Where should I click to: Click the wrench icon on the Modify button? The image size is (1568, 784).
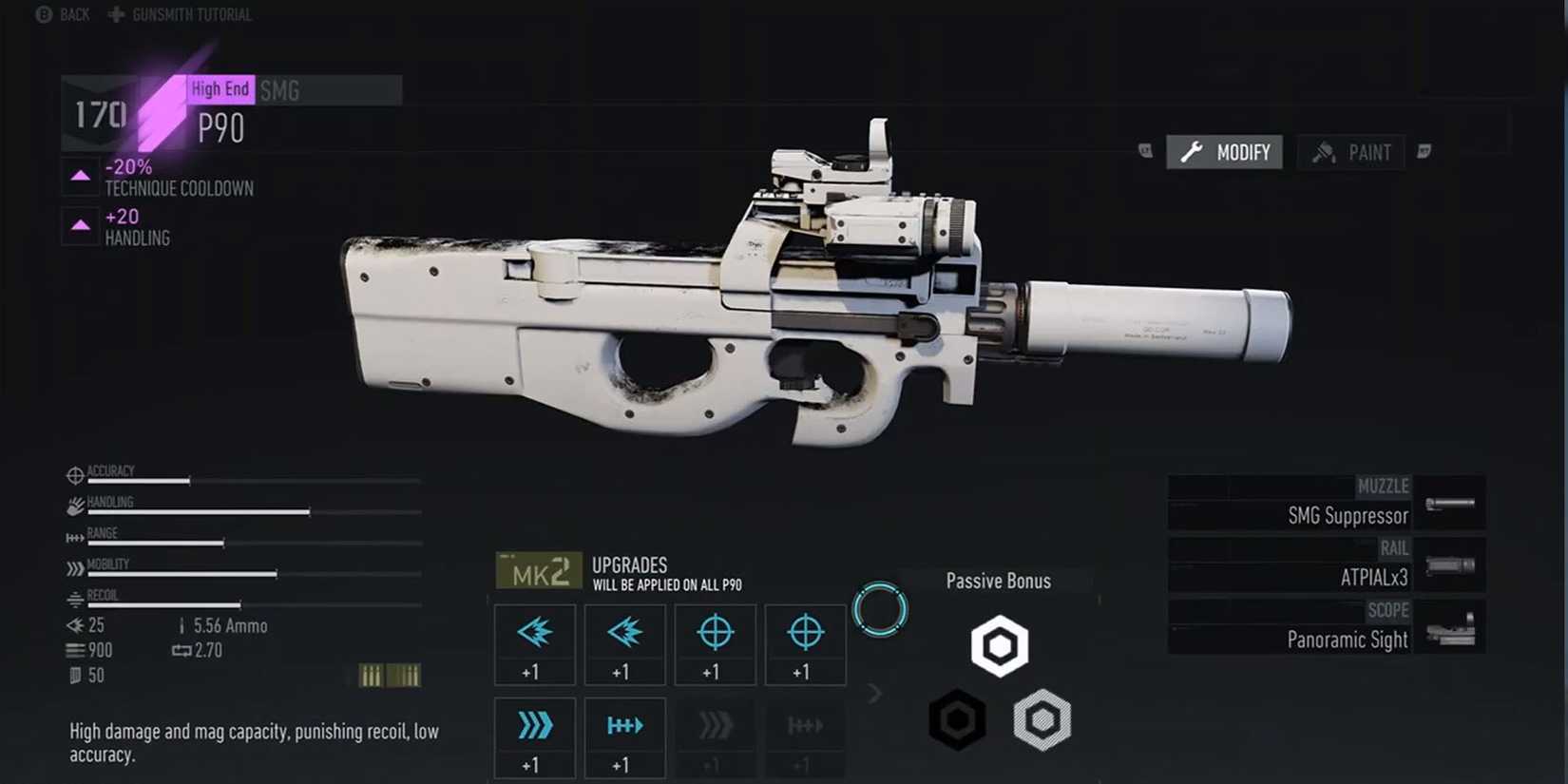(1190, 151)
